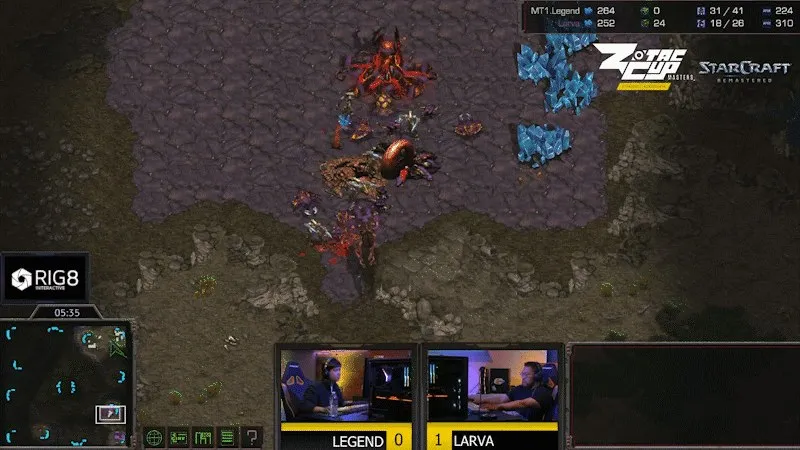Open the question mark help button
The image size is (800, 450).
[x=251, y=437]
